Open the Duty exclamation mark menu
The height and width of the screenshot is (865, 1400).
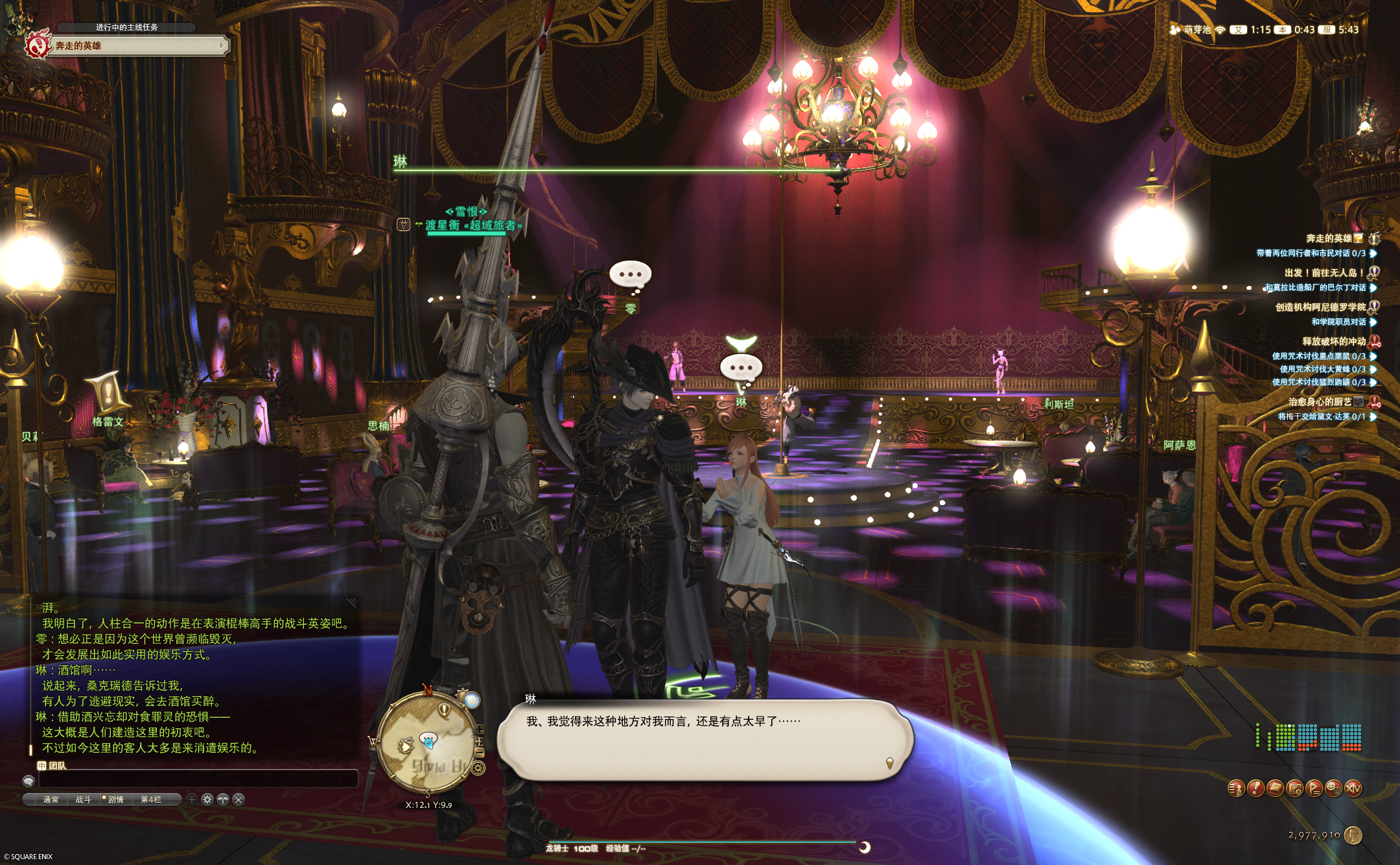(1255, 788)
